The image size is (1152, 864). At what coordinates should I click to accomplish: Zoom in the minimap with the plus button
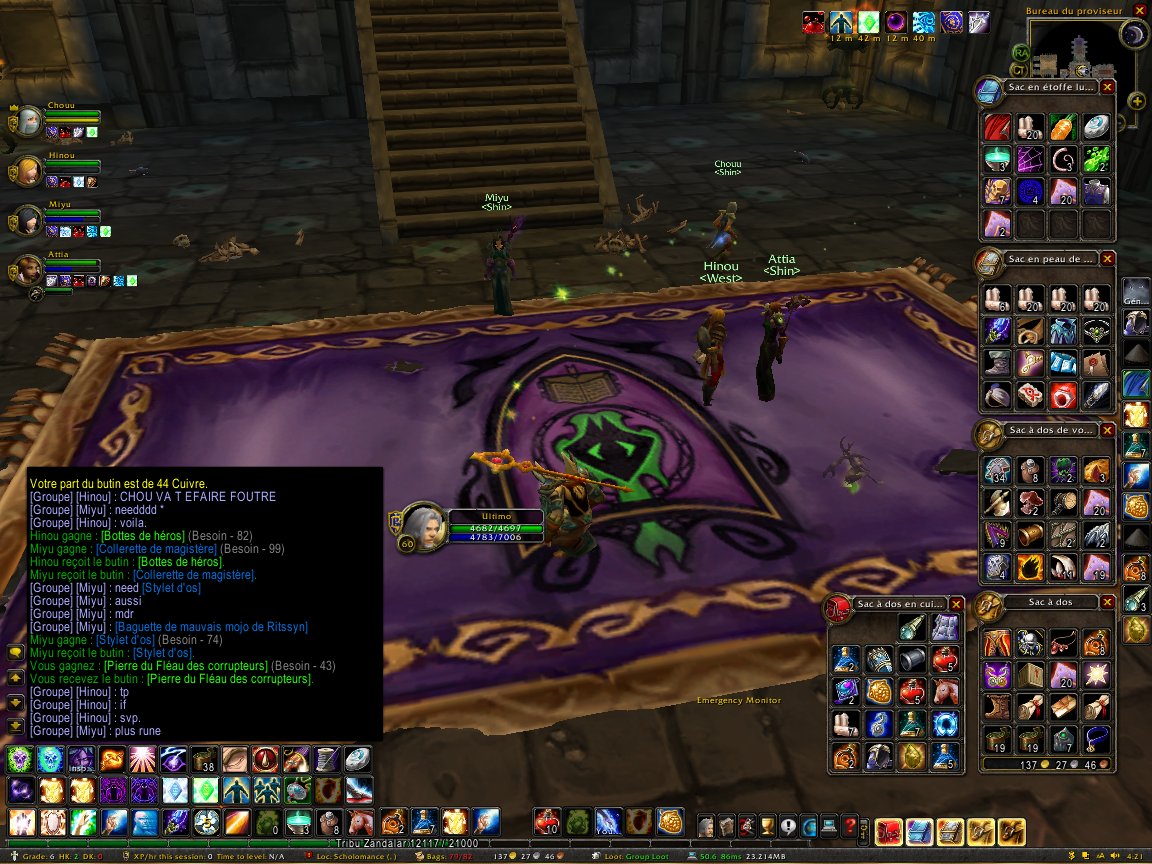1137,100
